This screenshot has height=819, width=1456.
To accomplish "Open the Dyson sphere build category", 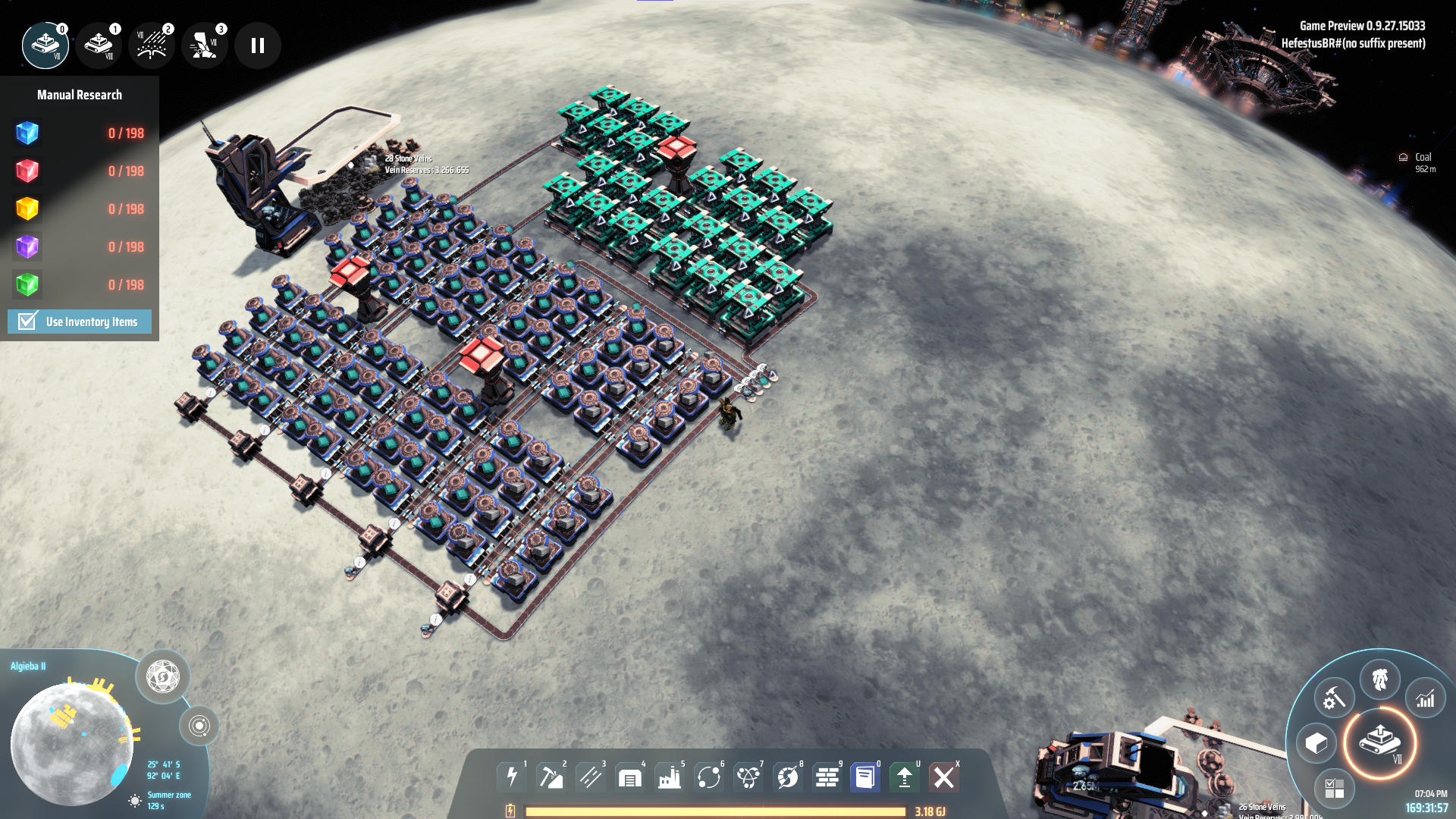I will [x=788, y=777].
